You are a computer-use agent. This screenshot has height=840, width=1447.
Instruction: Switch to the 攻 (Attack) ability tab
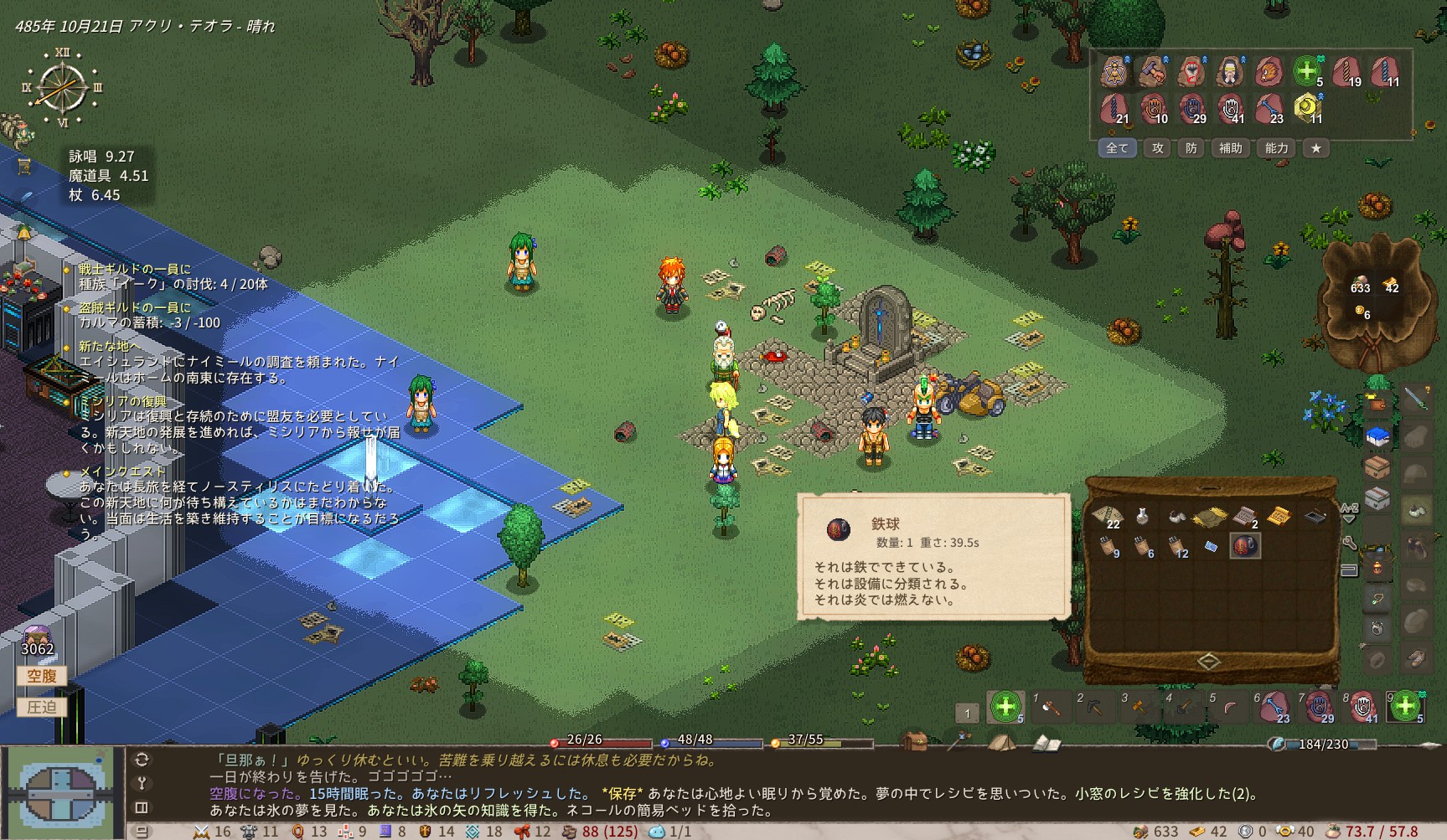point(1157,148)
